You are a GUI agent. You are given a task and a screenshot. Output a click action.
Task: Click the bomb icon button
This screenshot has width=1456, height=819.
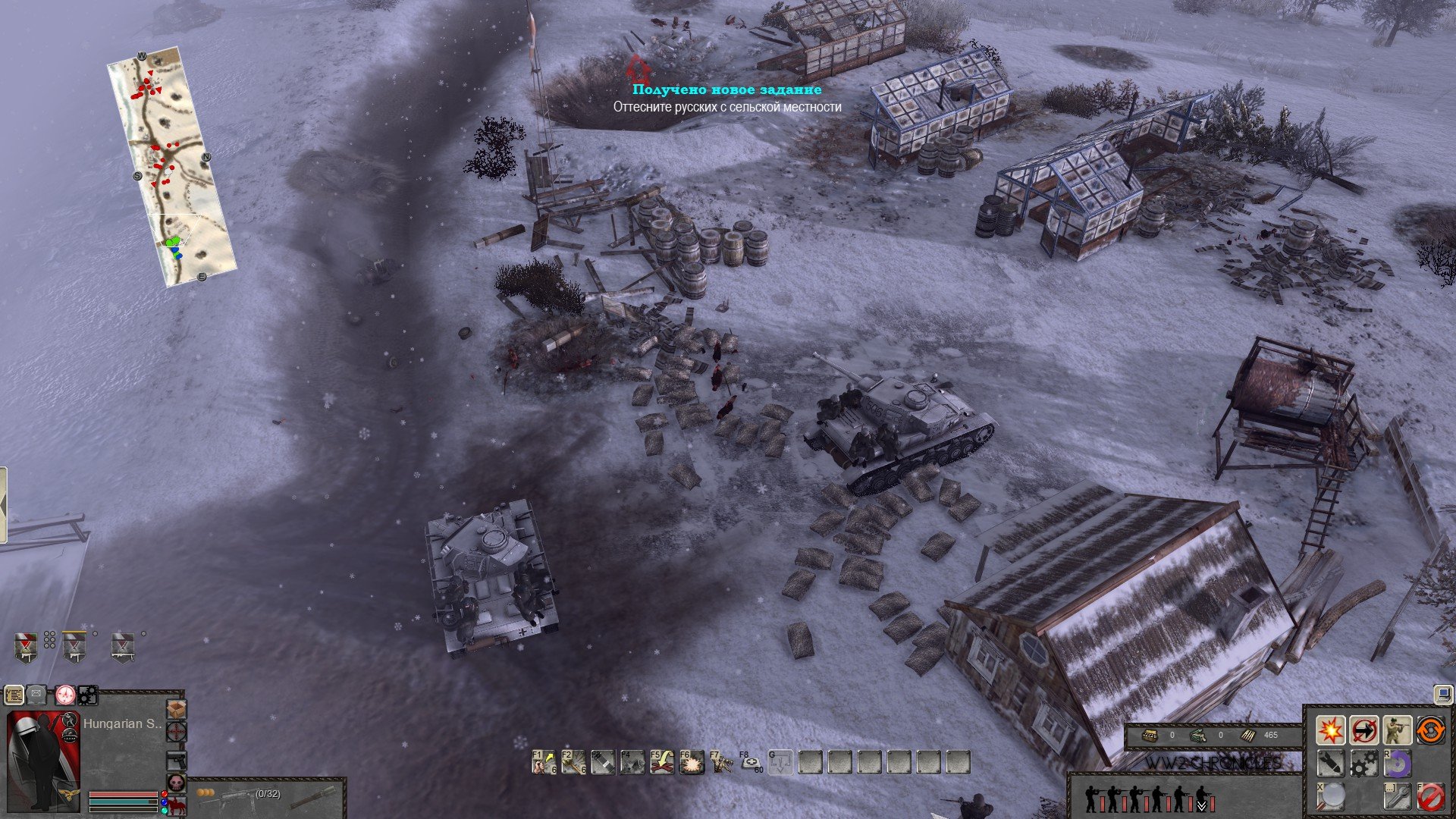[x=1330, y=763]
